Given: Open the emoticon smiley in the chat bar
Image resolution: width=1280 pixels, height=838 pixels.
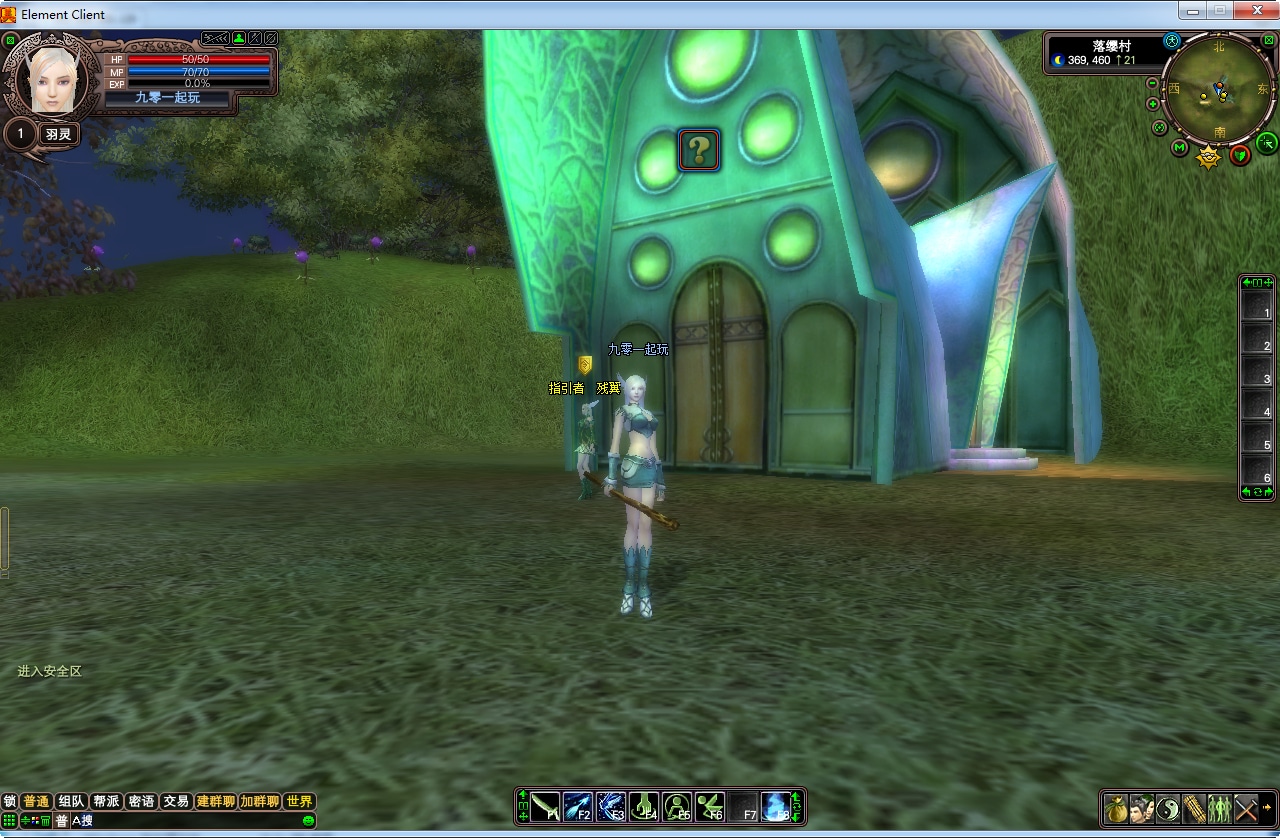Looking at the screenshot, I should click(x=308, y=820).
